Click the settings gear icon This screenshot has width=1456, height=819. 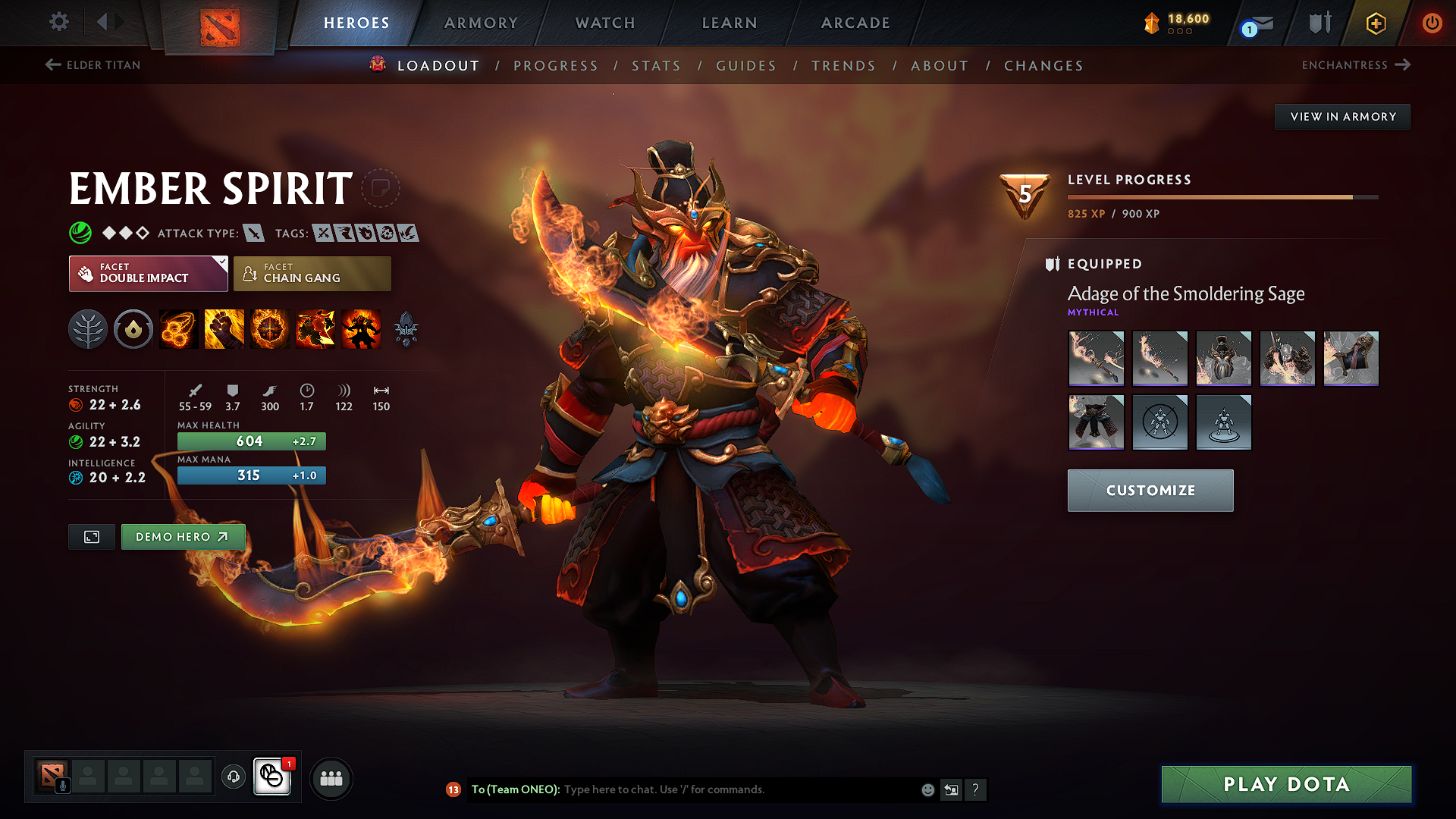pyautogui.click(x=58, y=22)
